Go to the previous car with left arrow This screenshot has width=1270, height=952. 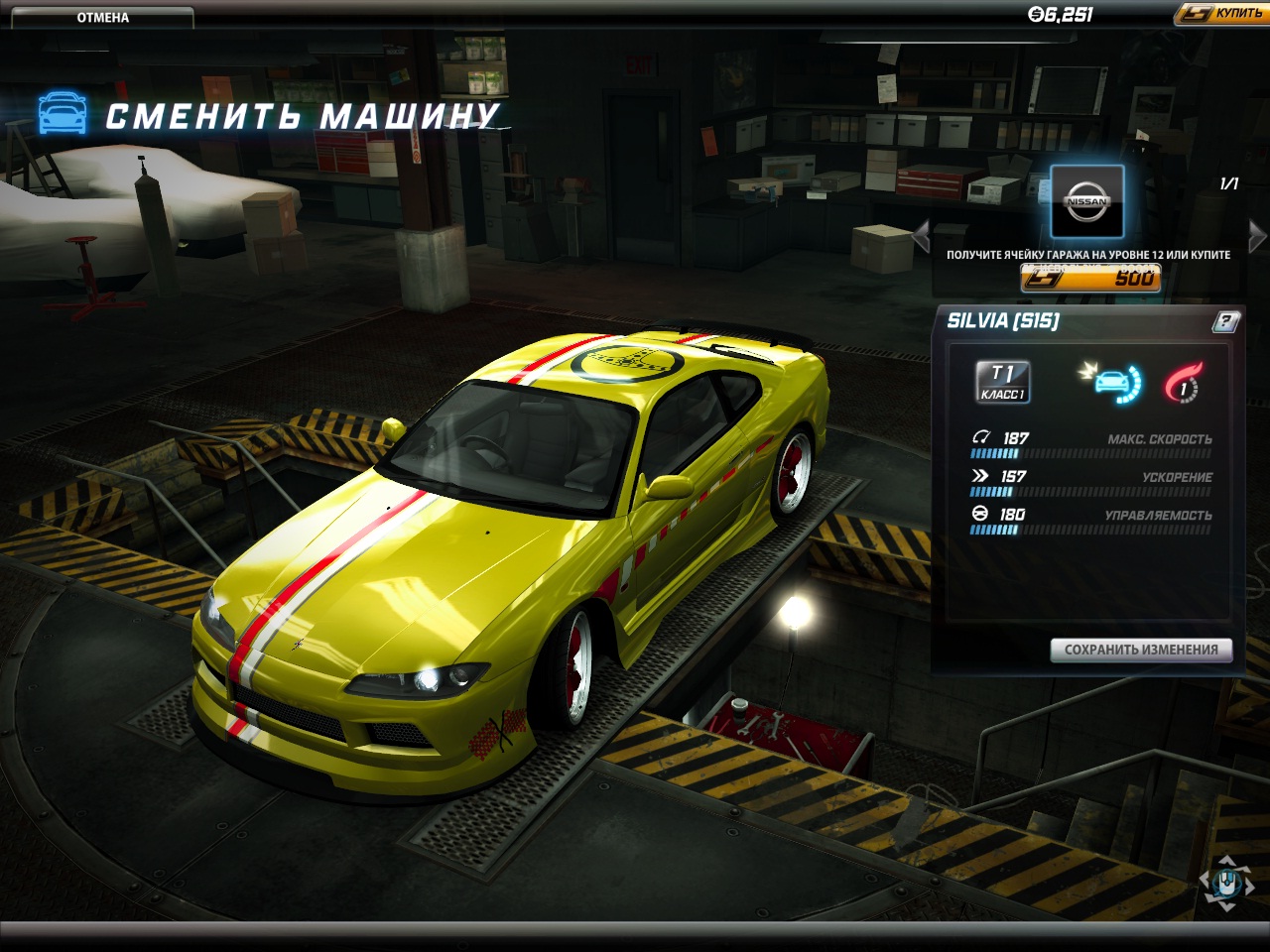(921, 237)
